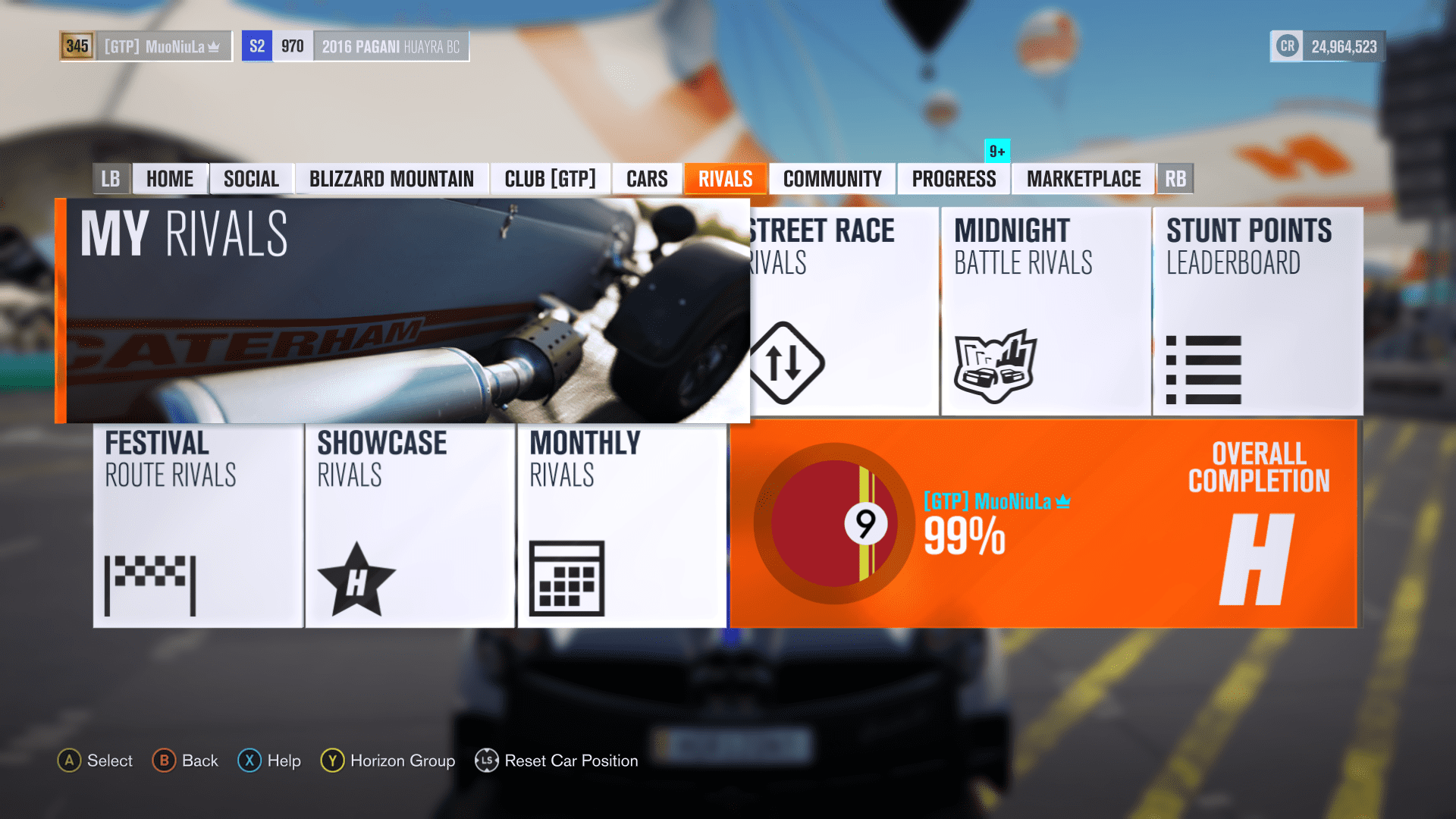The image size is (1456, 819).
Task: Open the Overall Completion panel
Action: (1043, 523)
